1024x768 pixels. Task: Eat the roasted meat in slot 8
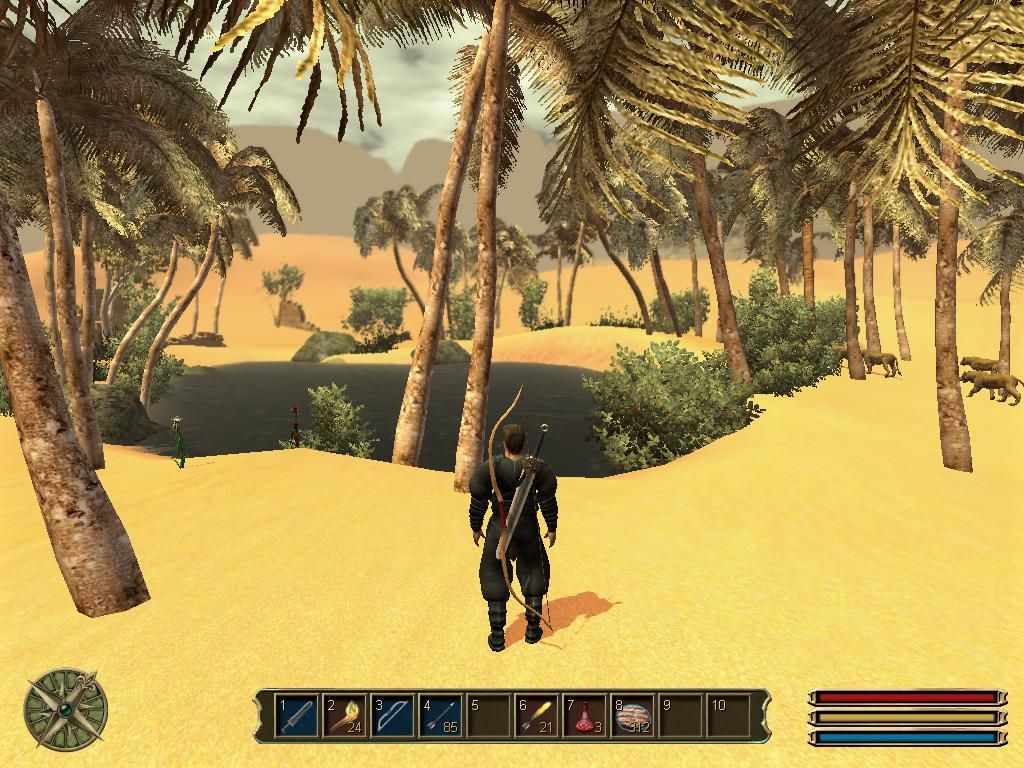coord(633,716)
